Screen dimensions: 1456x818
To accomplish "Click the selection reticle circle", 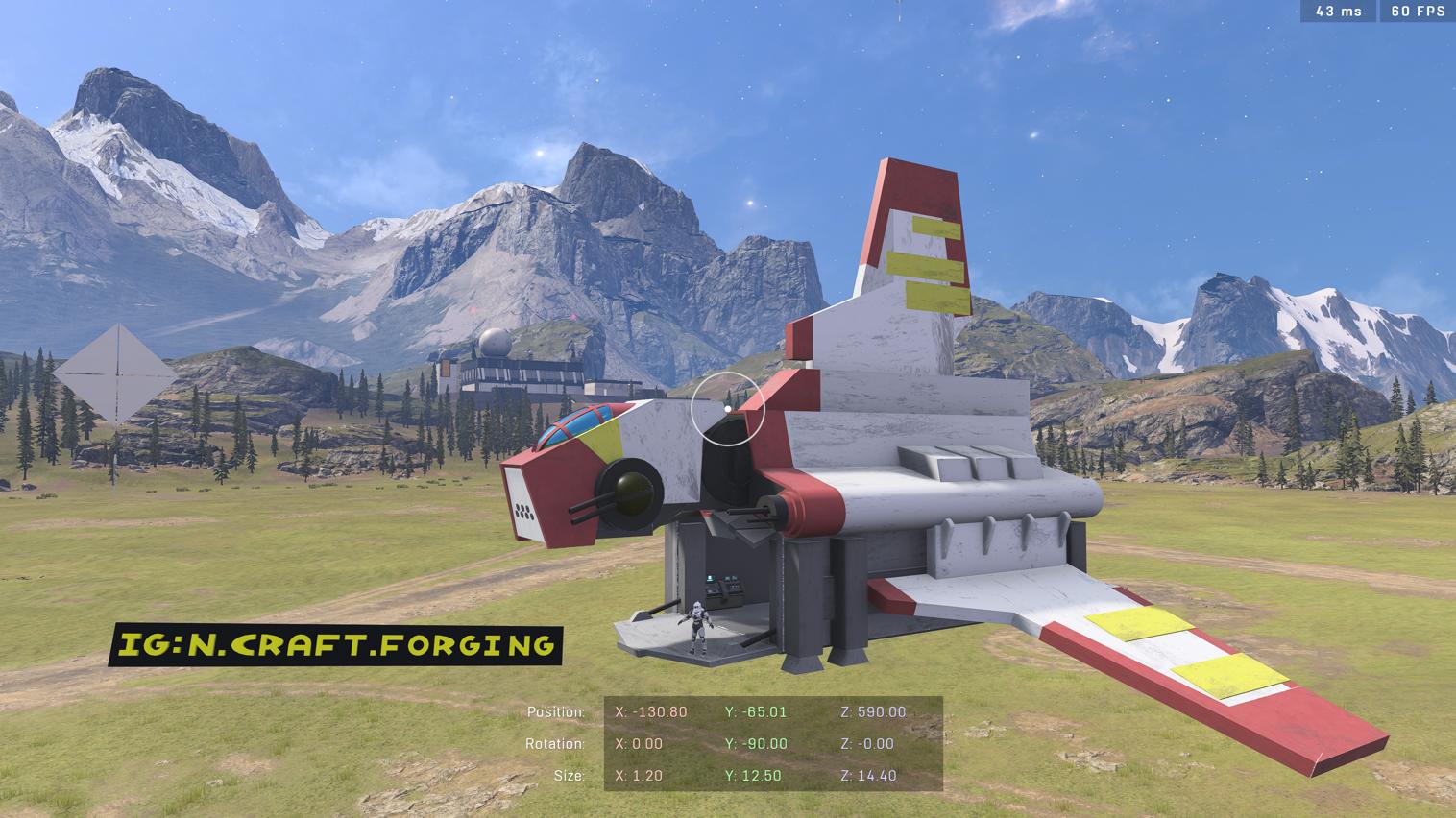I will tap(727, 410).
